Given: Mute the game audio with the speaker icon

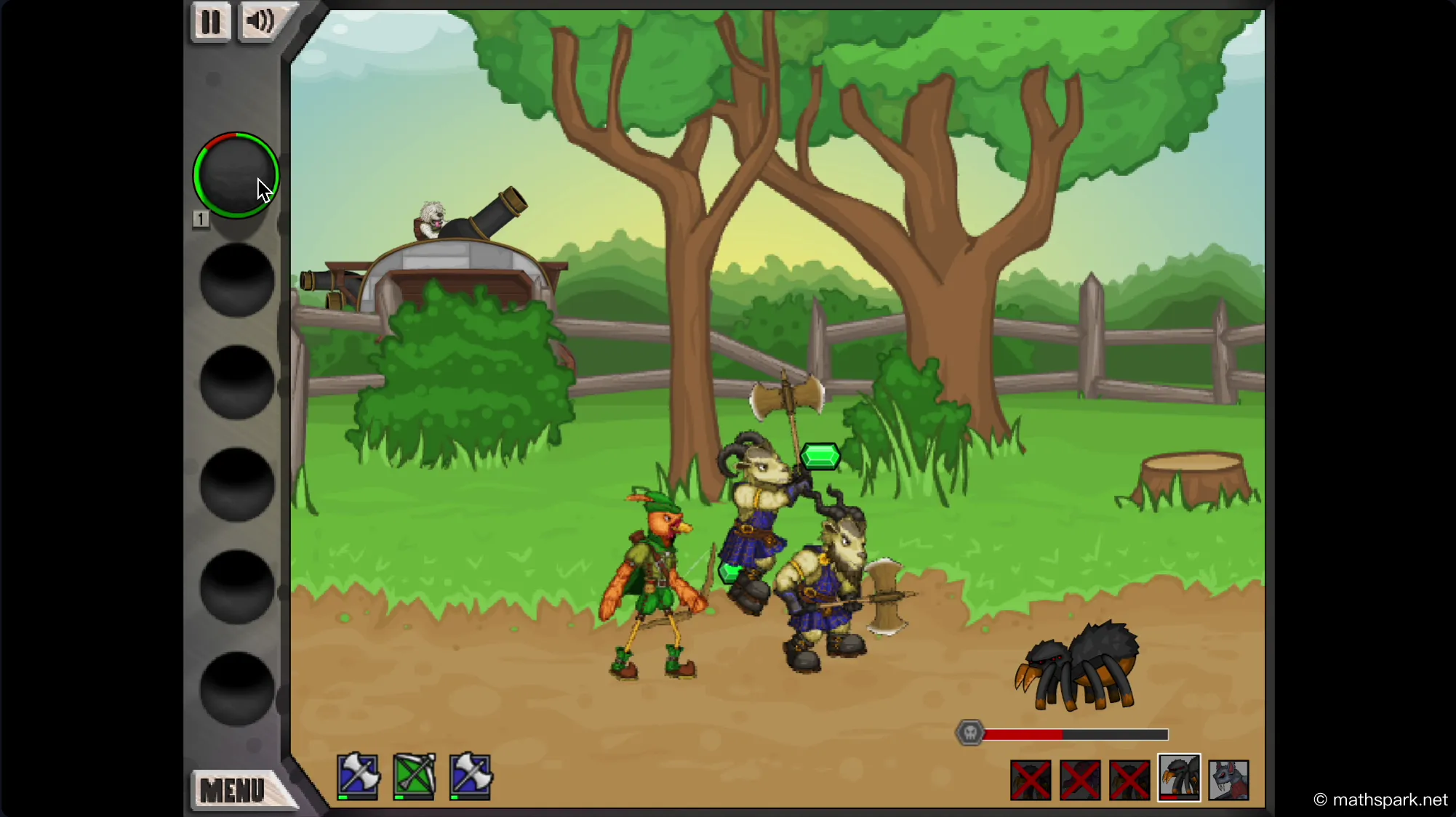Looking at the screenshot, I should coord(258,21).
